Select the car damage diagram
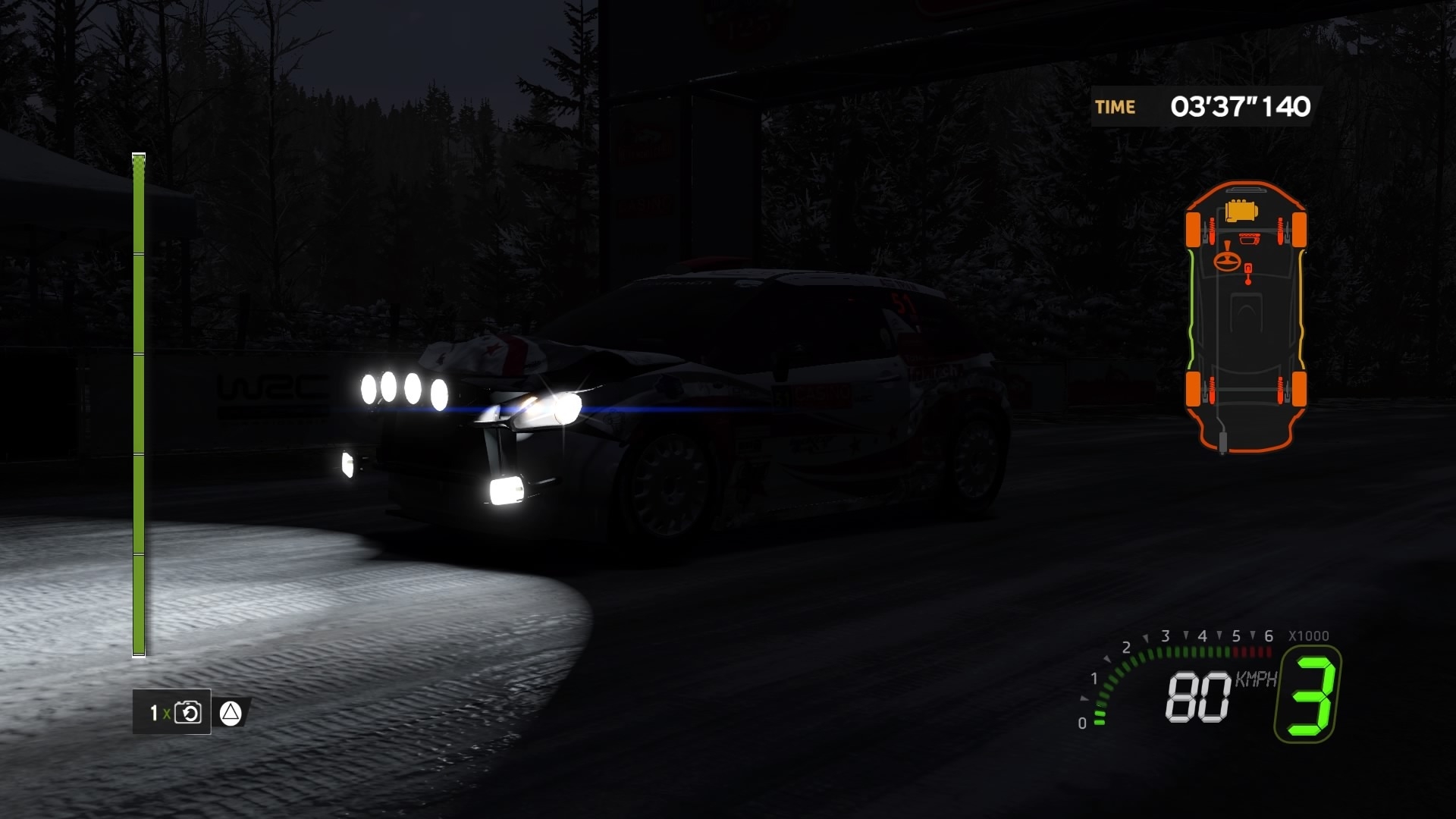Viewport: 1456px width, 819px height. coord(1245,317)
